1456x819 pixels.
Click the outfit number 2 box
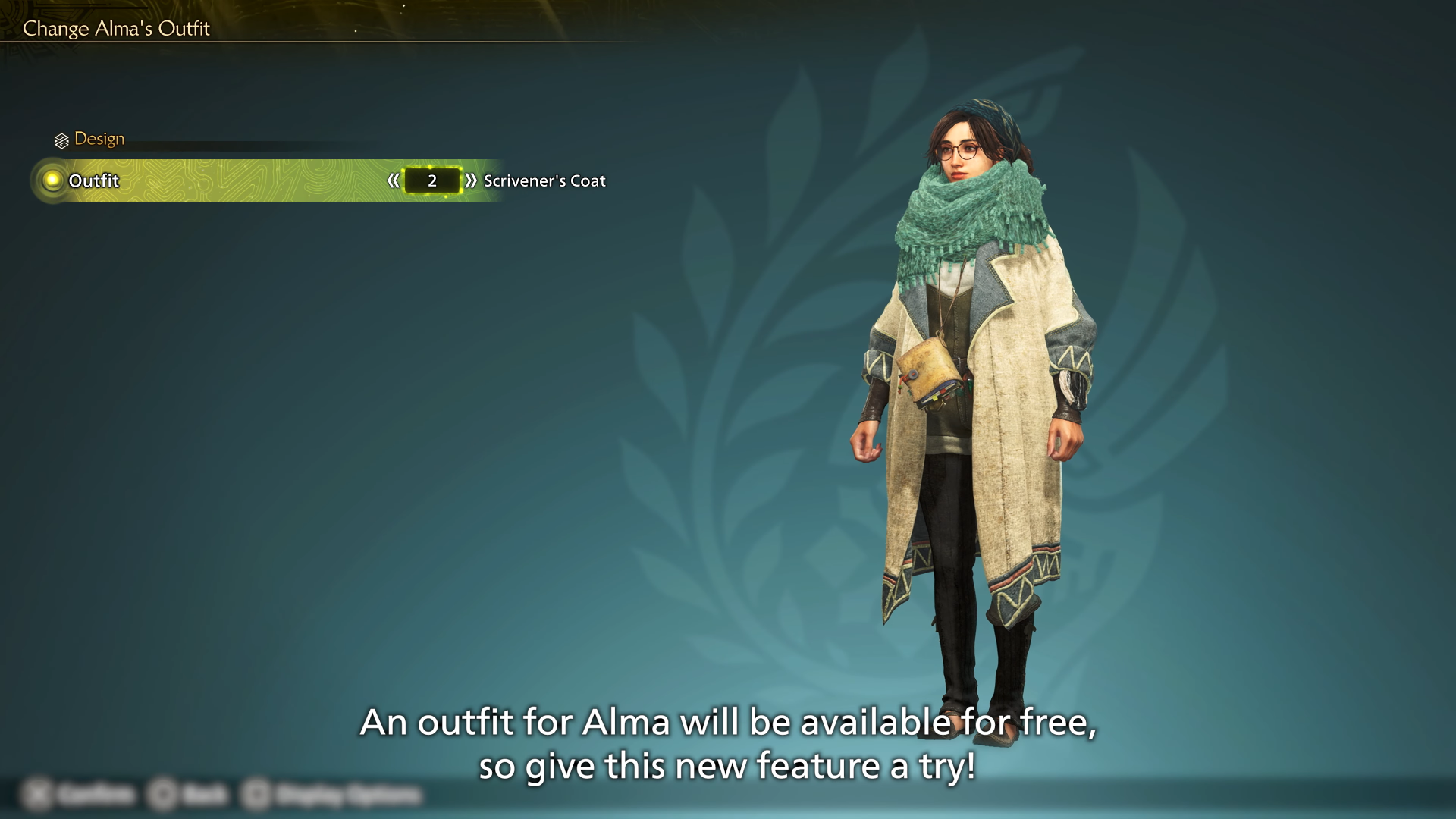(431, 180)
